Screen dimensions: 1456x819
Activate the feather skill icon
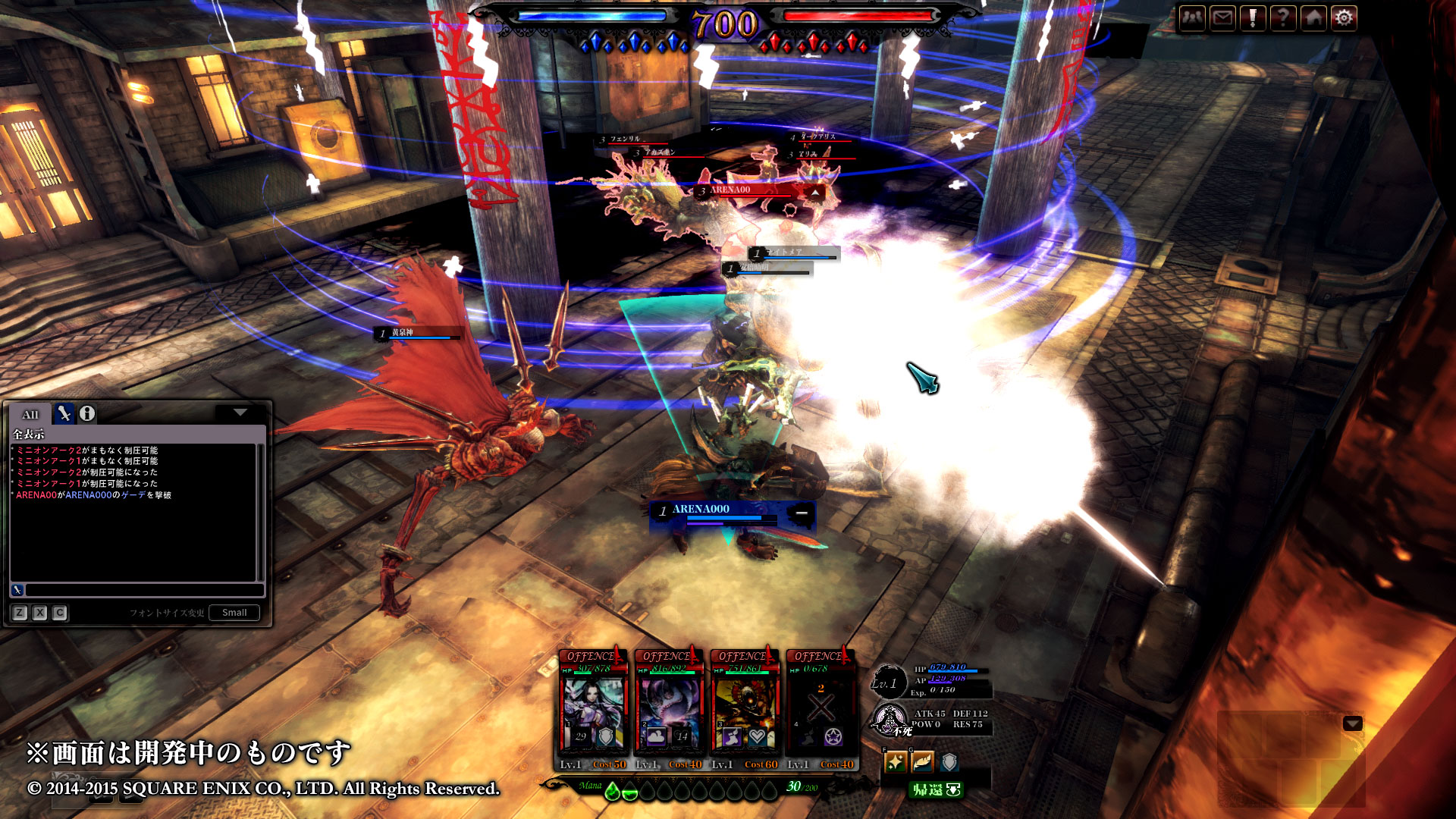coord(922,761)
